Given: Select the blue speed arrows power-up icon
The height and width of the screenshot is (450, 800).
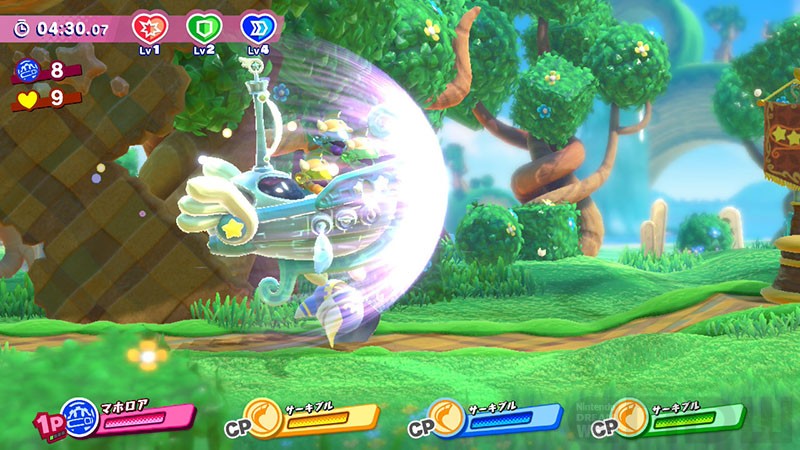Looking at the screenshot, I should 258,27.
